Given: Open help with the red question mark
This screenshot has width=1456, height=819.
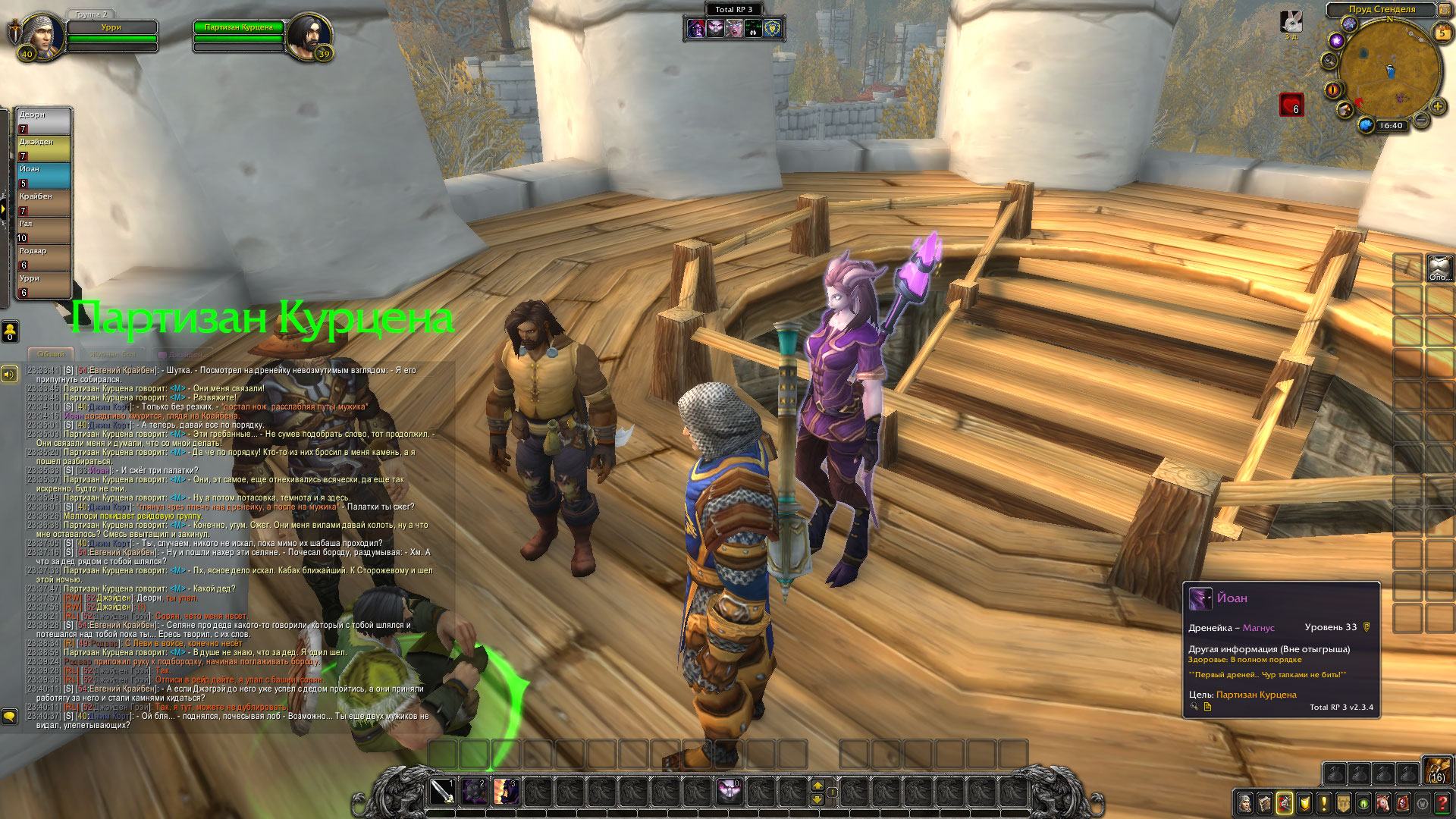Looking at the screenshot, I should click(1442, 802).
